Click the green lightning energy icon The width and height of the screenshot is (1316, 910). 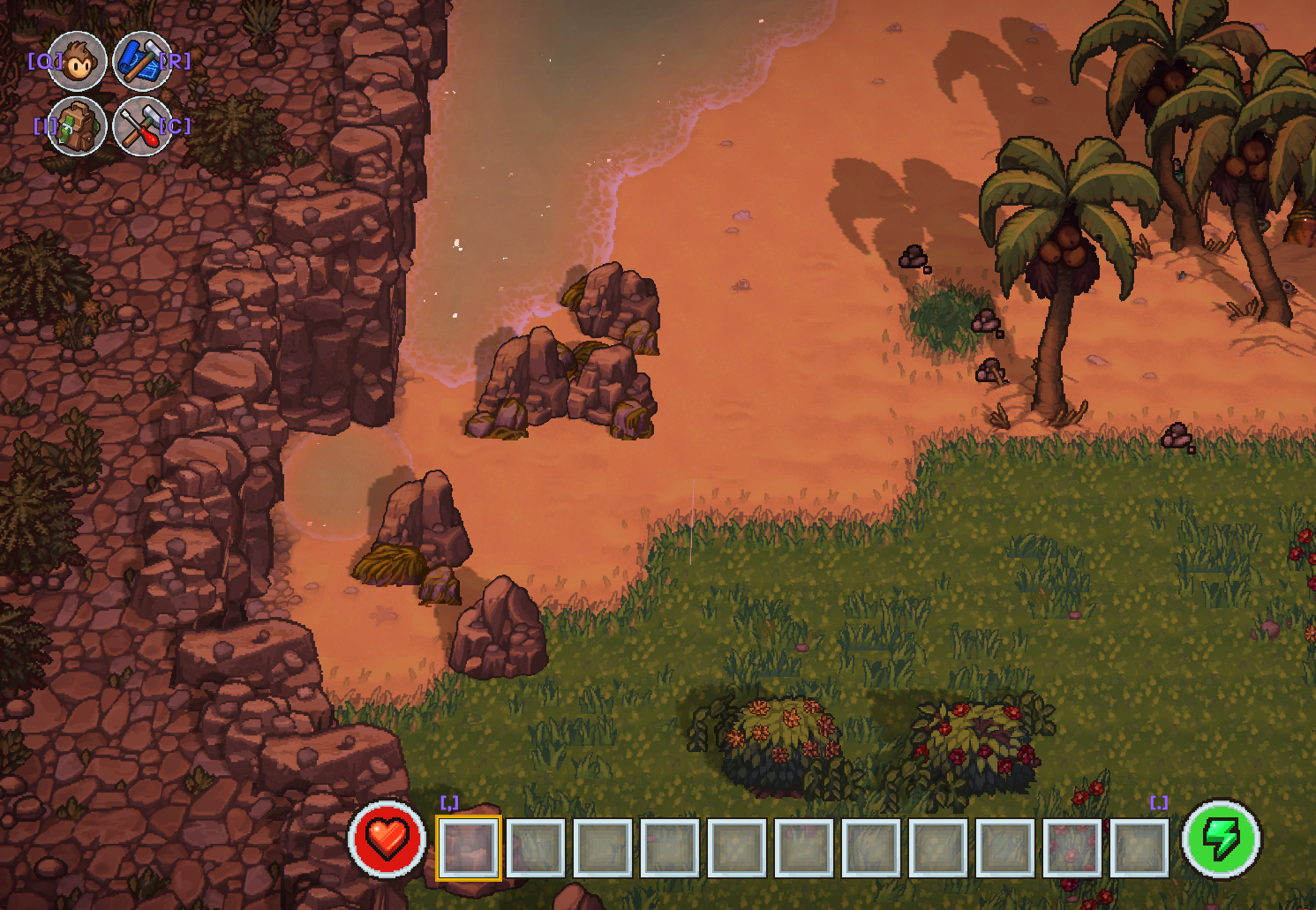(1222, 839)
